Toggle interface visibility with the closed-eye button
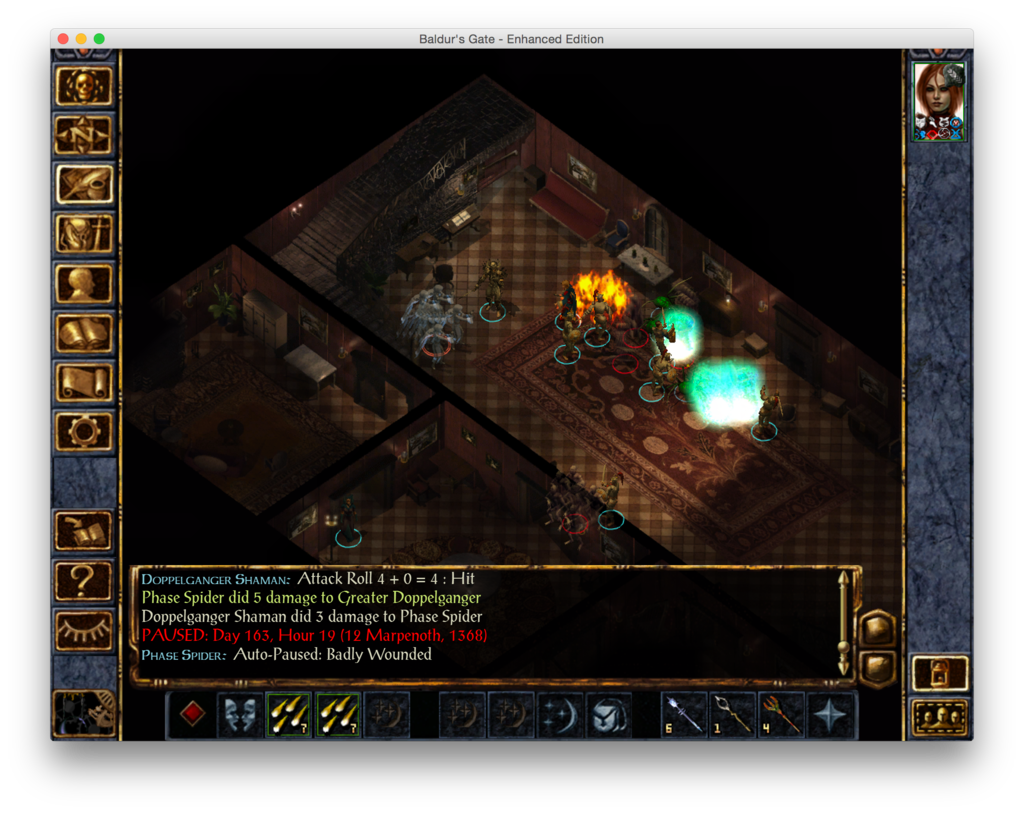Screen dimensions: 1024x813 coord(84,628)
